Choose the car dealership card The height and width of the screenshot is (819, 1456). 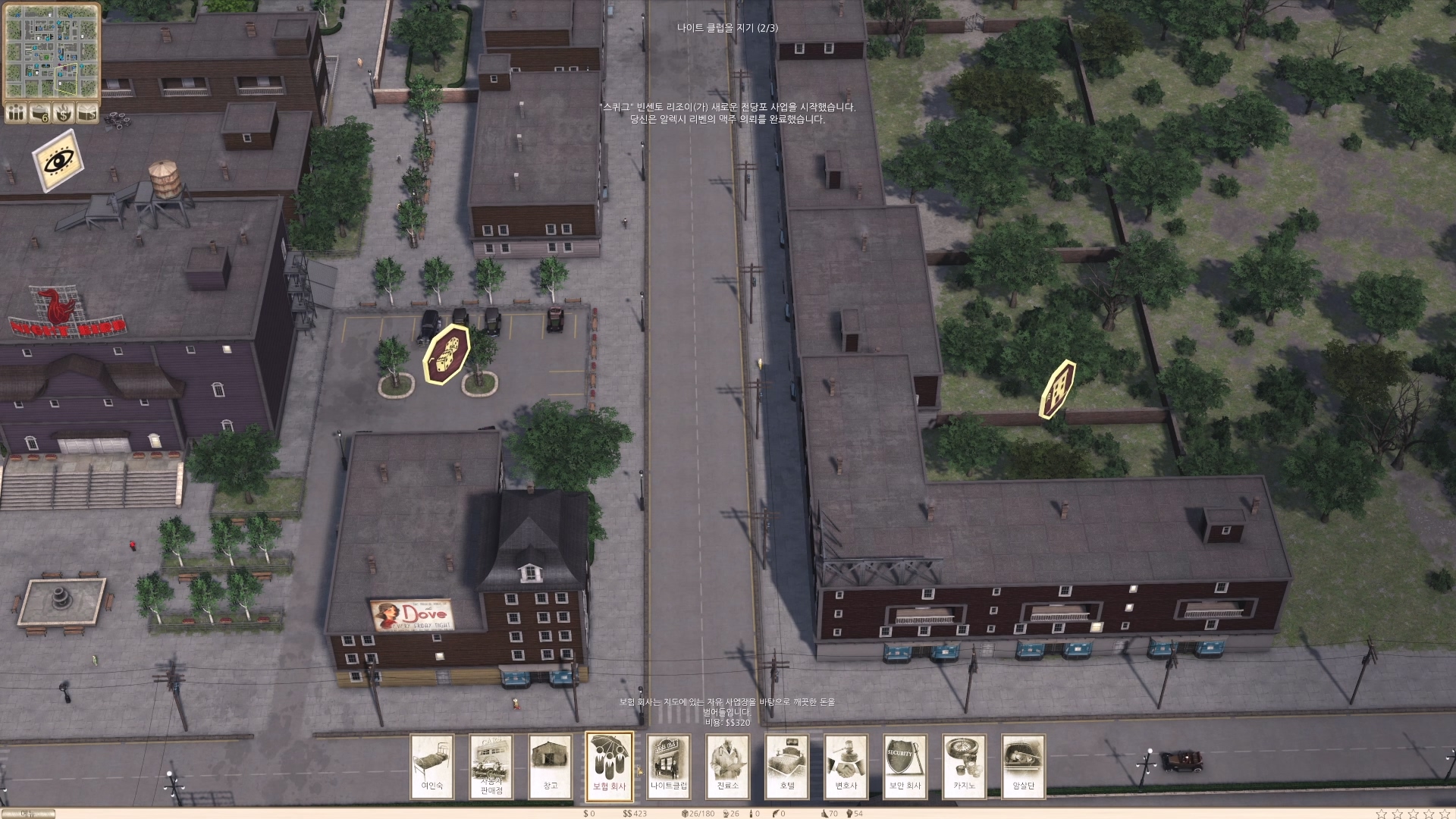[x=491, y=766]
